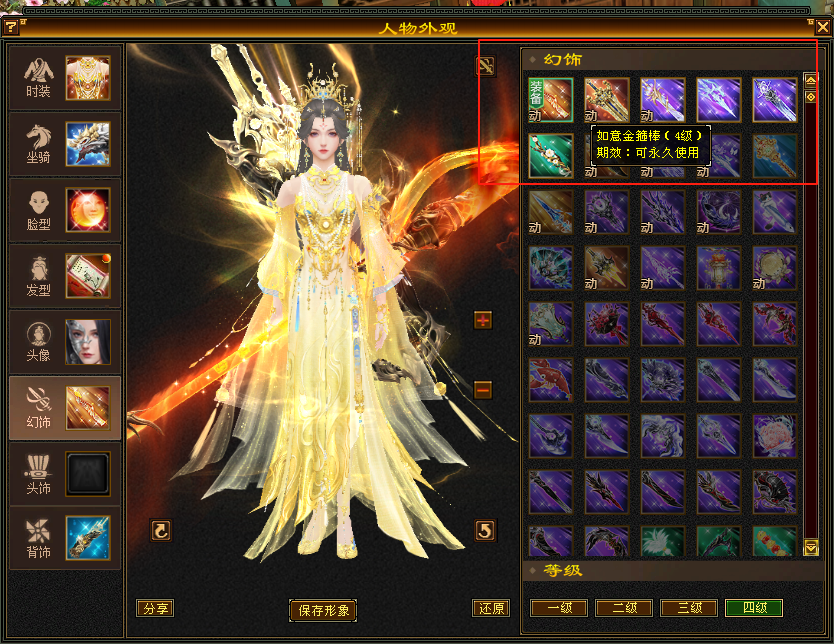Select the 一级 level one button
This screenshot has width=834, height=644.
click(559, 608)
